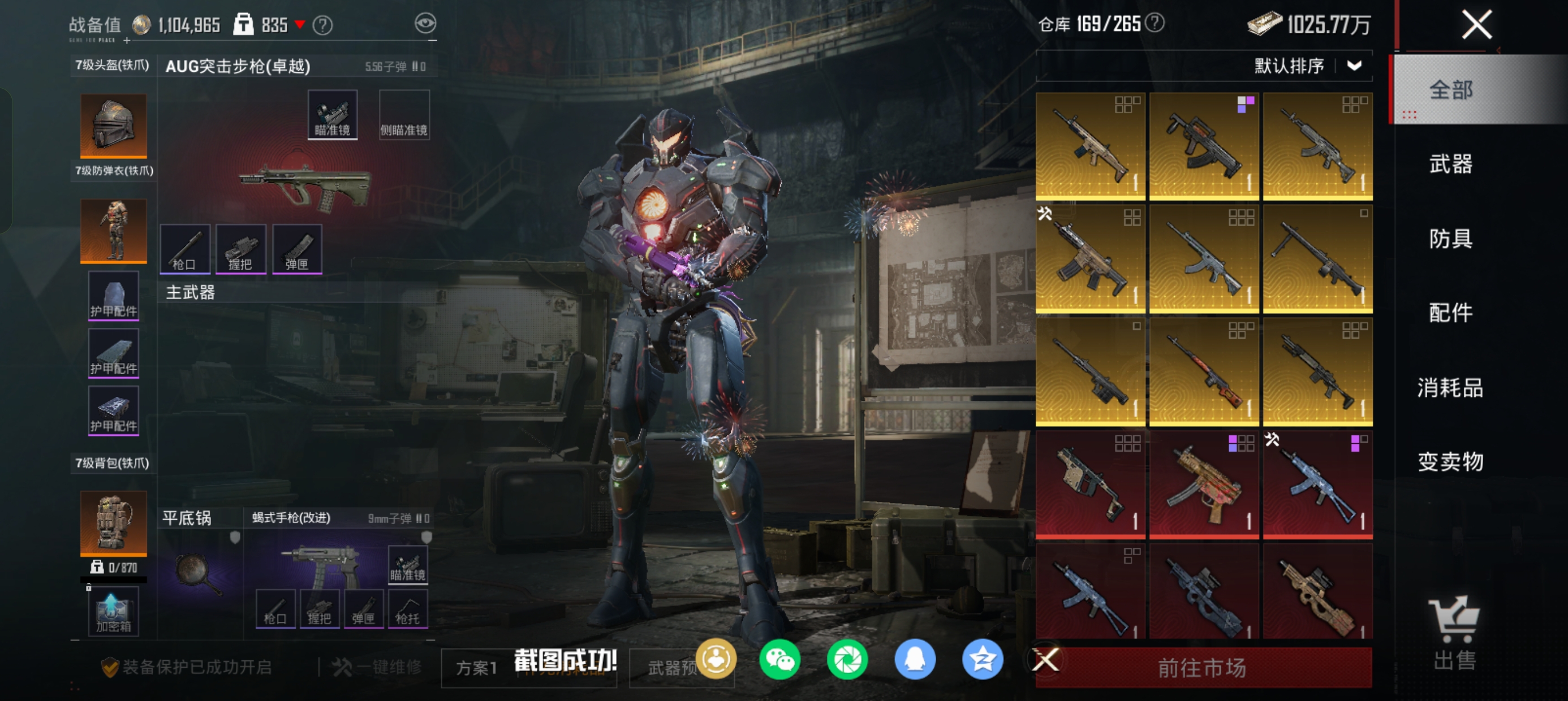The height and width of the screenshot is (701, 1568).
Task: Open the 防具 armor category
Action: (x=1450, y=239)
